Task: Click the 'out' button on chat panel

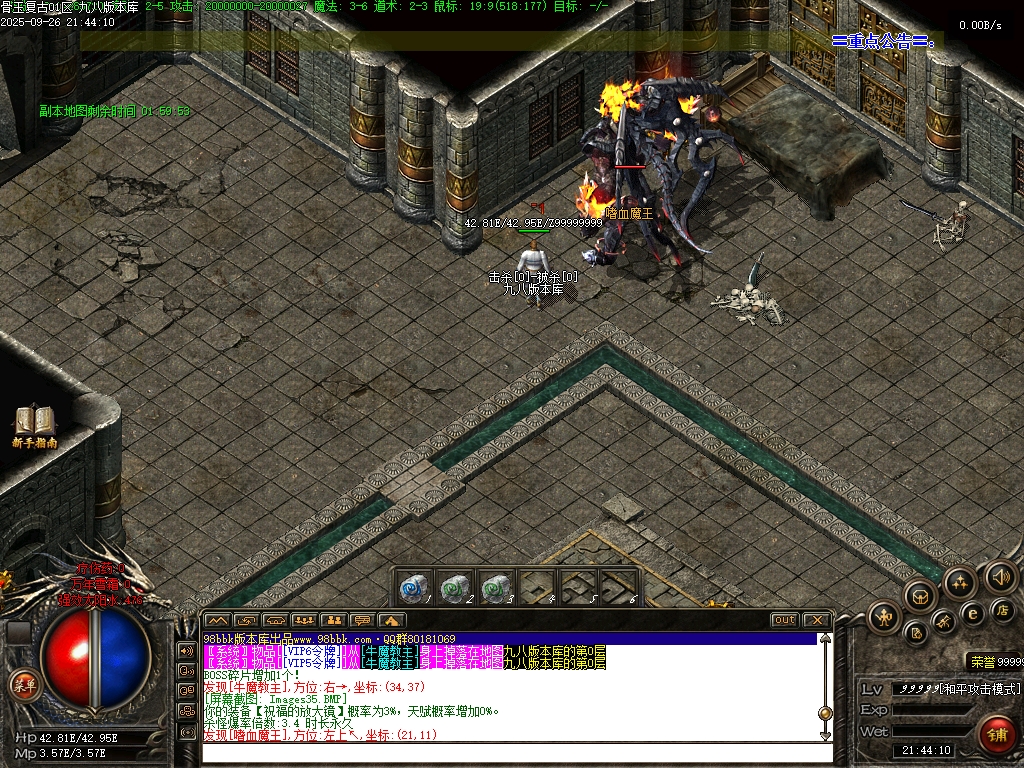Action: 785,620
